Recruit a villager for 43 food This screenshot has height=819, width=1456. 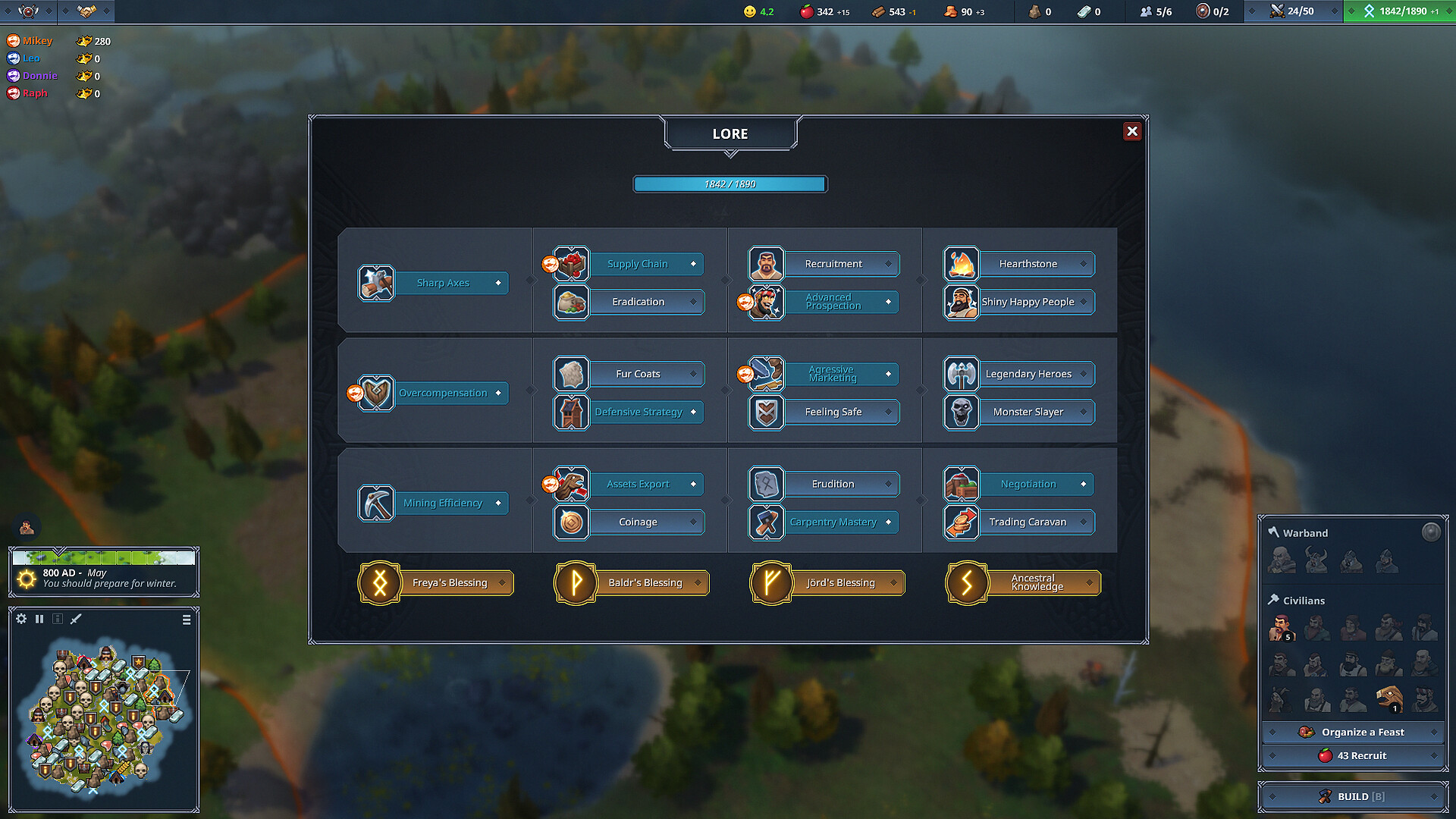[1354, 755]
